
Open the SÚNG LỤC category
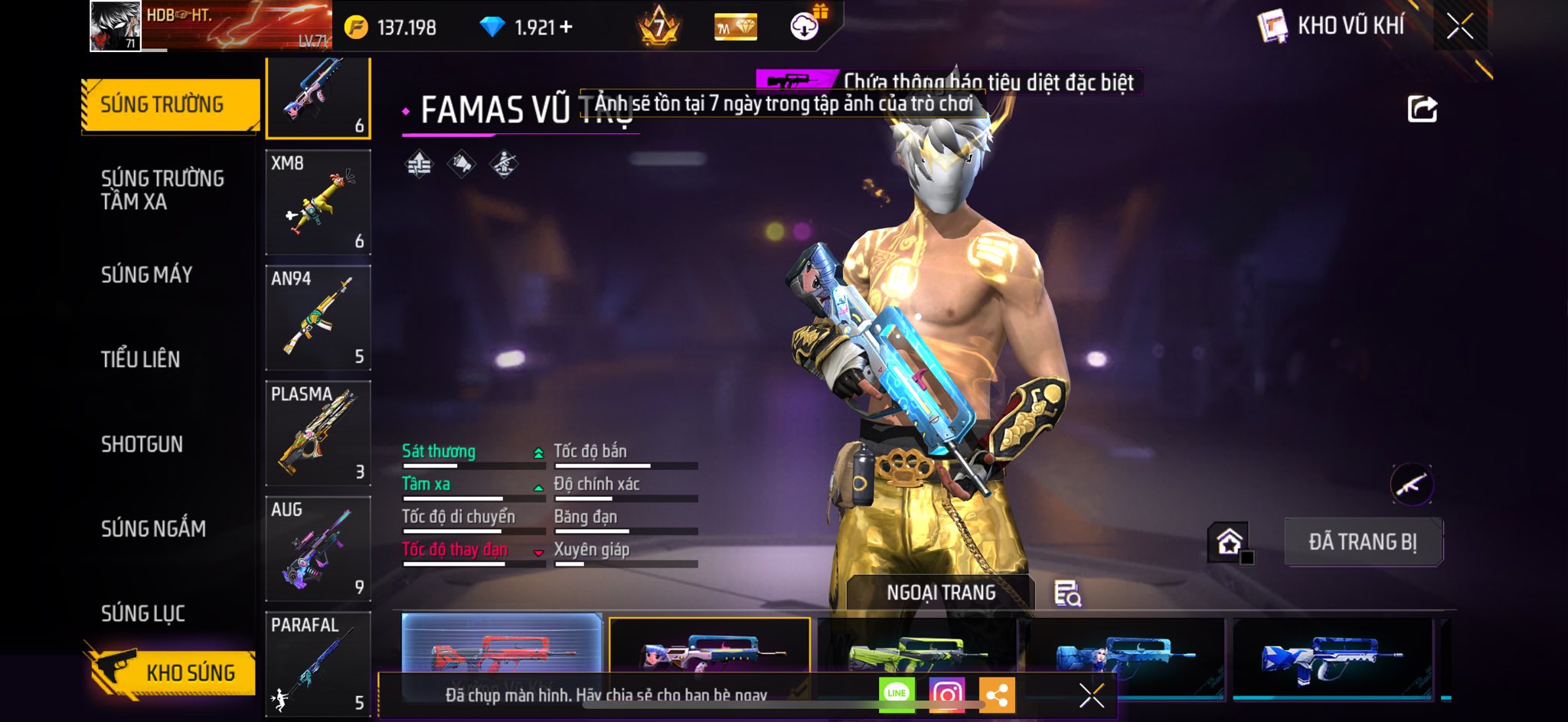pos(143,613)
